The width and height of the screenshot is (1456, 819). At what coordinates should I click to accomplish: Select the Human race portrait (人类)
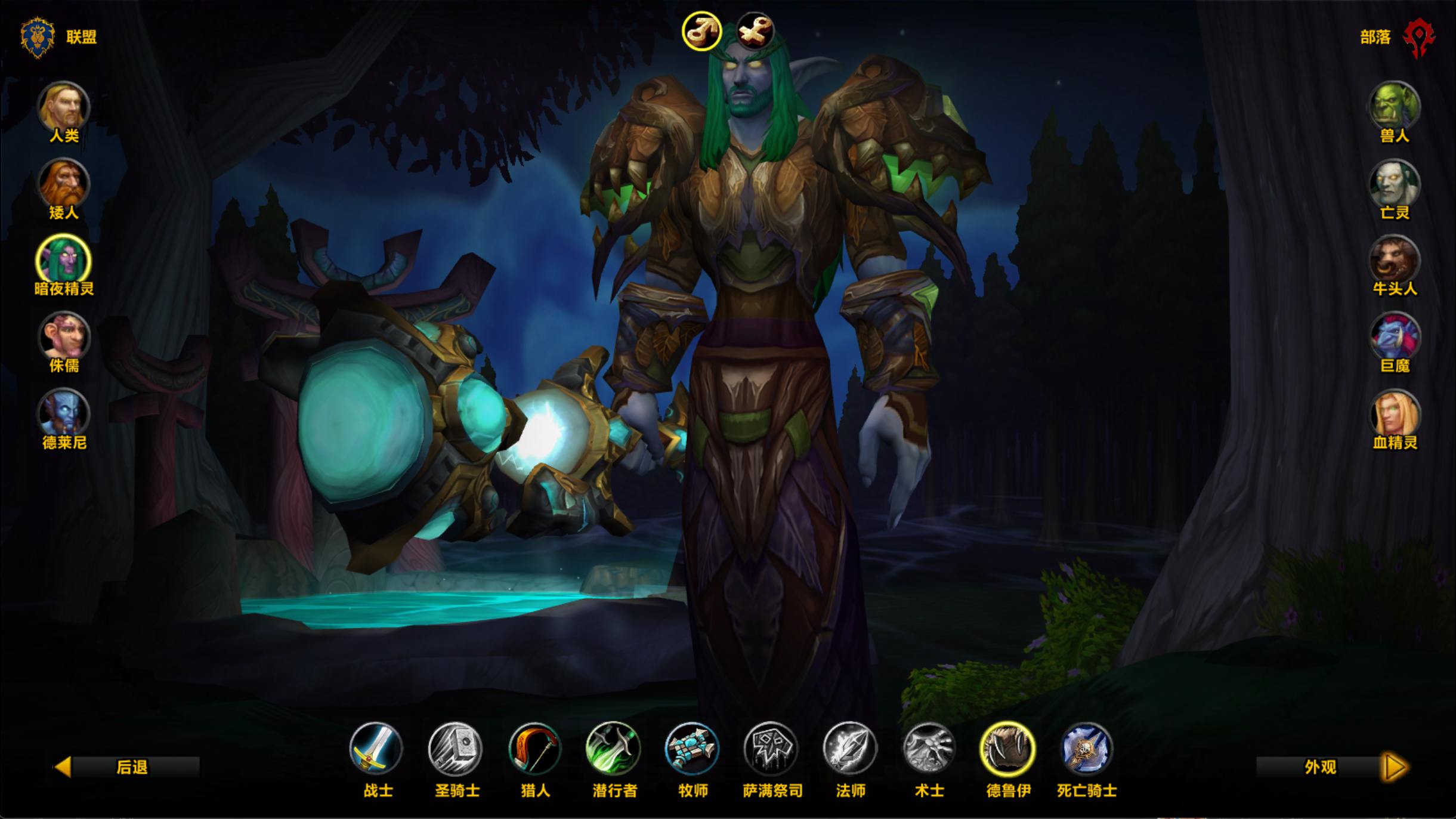64,107
